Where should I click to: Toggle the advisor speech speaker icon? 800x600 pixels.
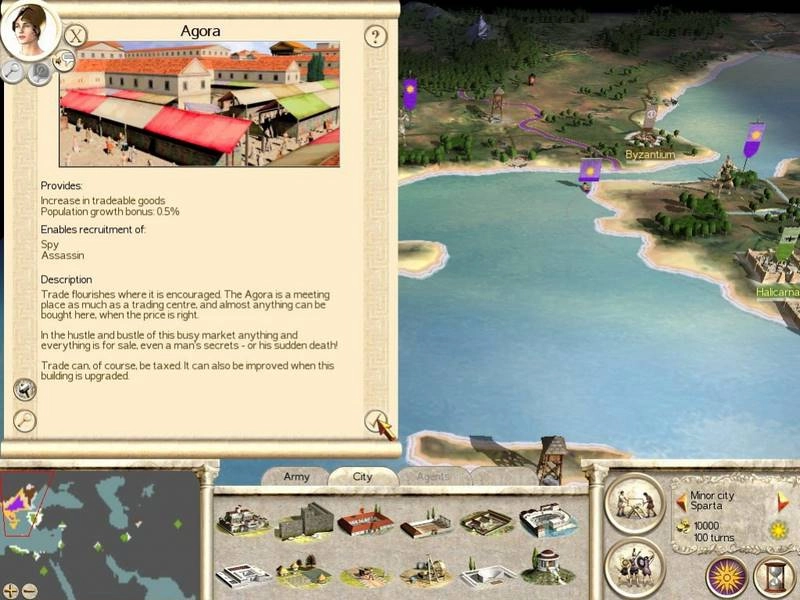[x=63, y=63]
